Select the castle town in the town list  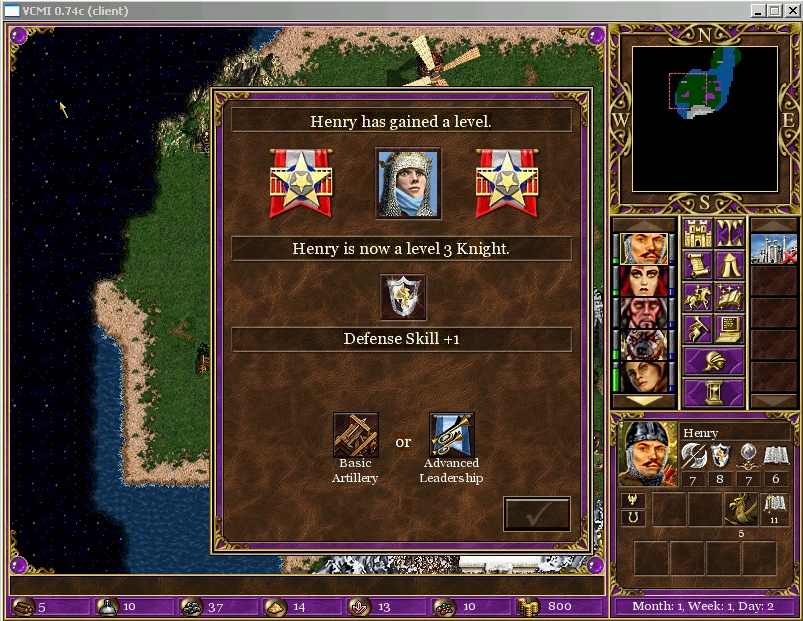774,249
